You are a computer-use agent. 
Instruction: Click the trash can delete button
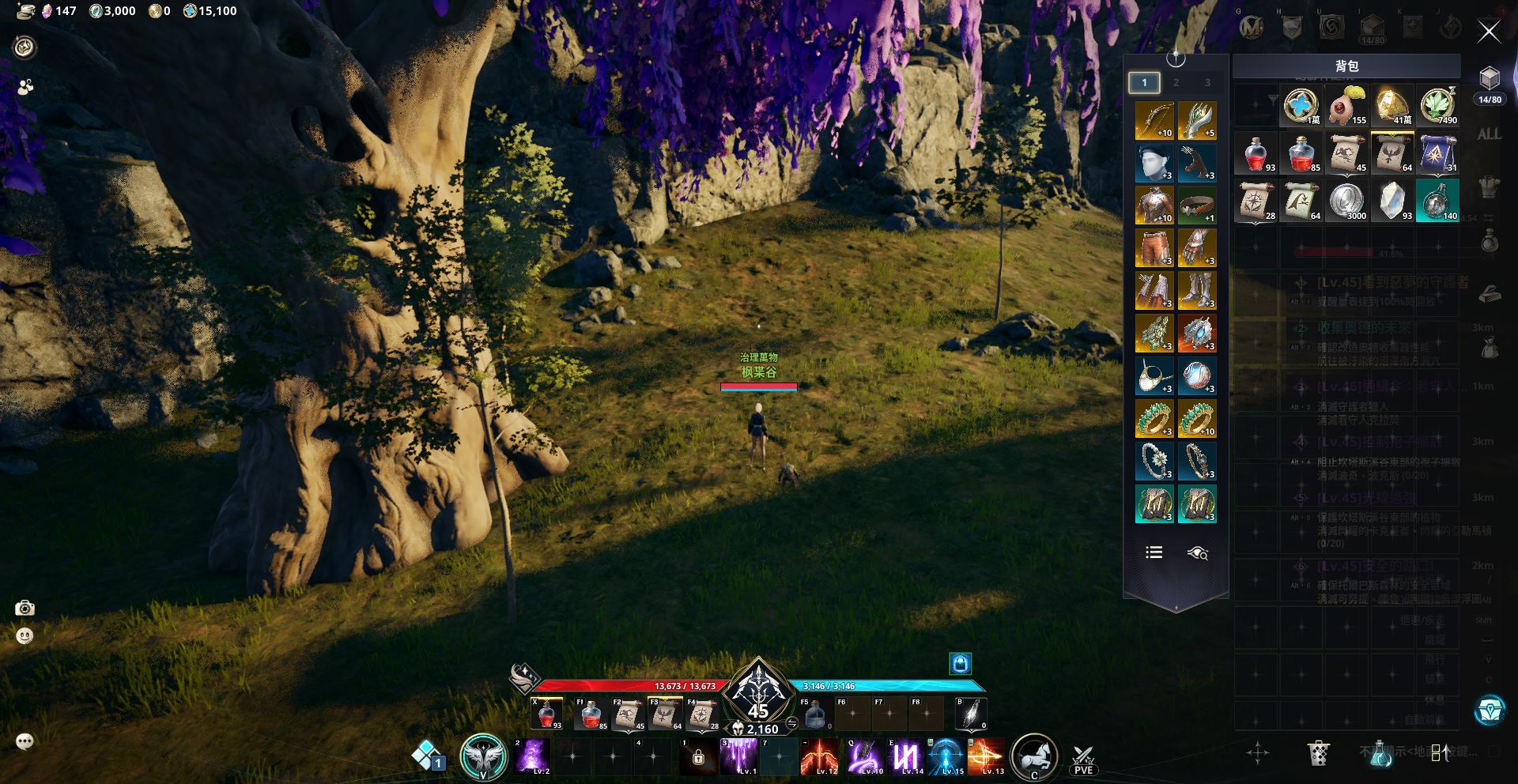click(1318, 753)
